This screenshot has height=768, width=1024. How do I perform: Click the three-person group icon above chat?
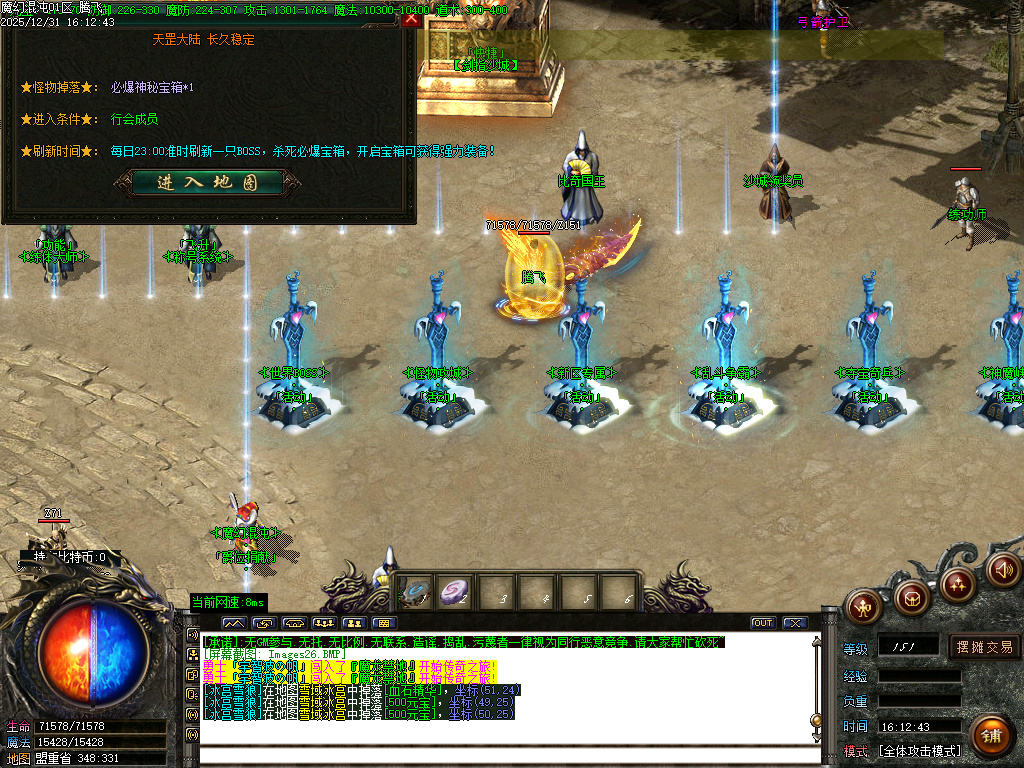coord(322,623)
